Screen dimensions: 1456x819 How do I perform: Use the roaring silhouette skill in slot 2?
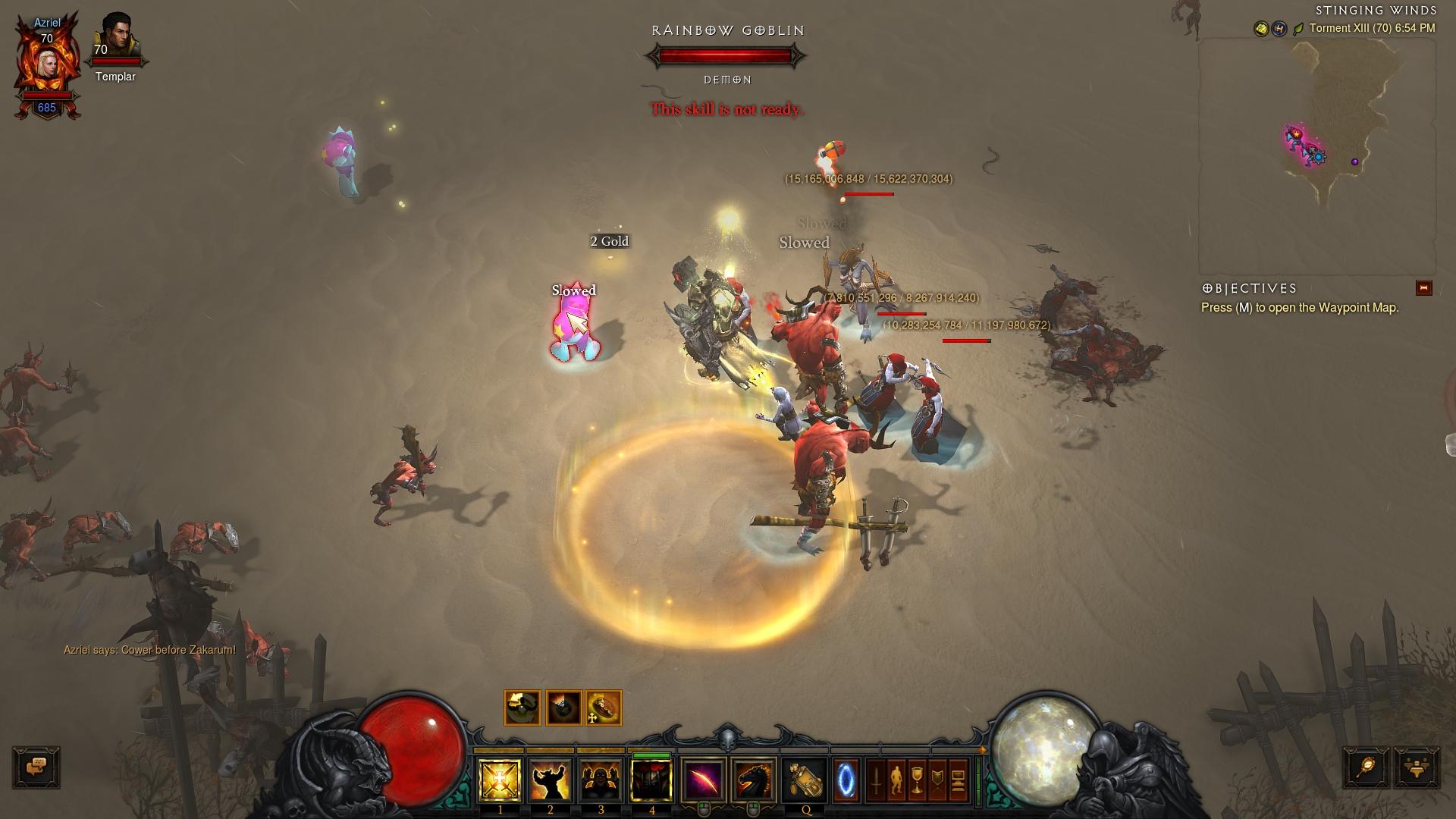click(551, 780)
